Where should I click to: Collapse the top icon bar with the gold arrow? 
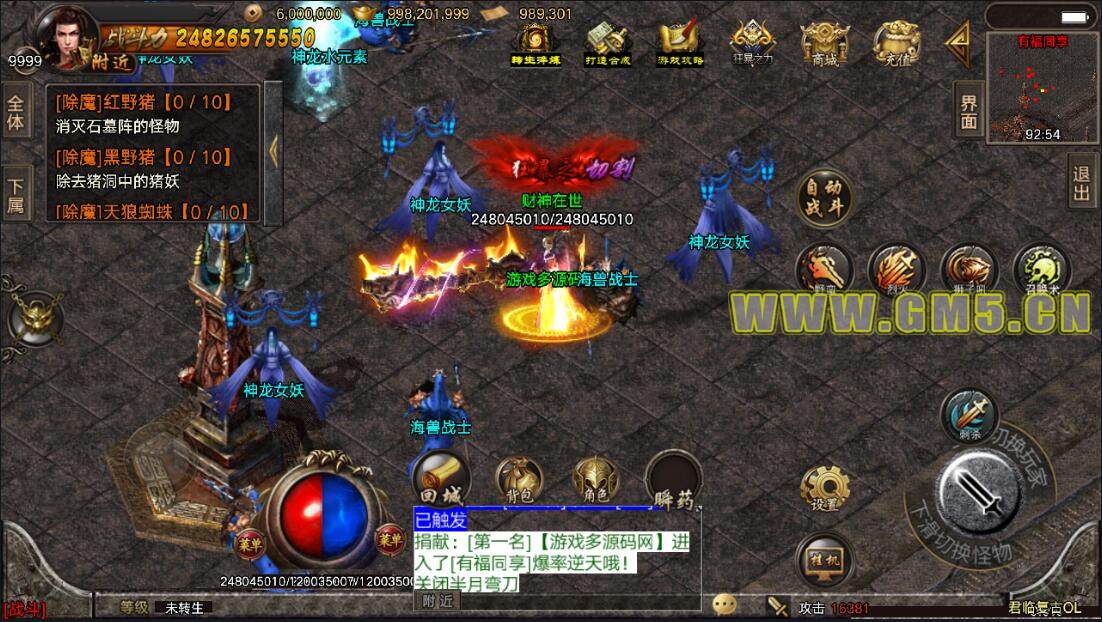click(960, 42)
